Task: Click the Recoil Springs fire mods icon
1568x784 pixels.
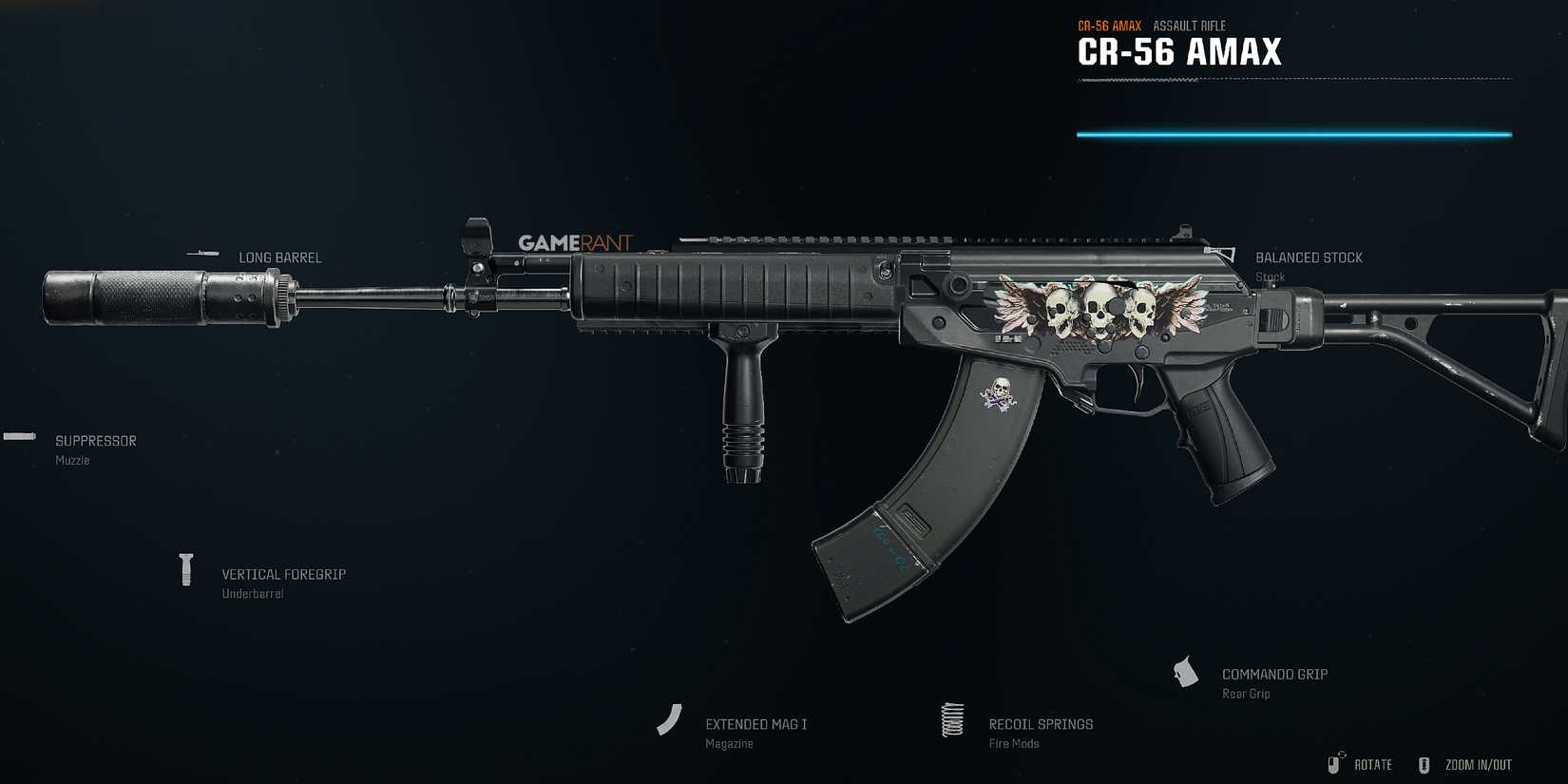Action: tap(952, 720)
